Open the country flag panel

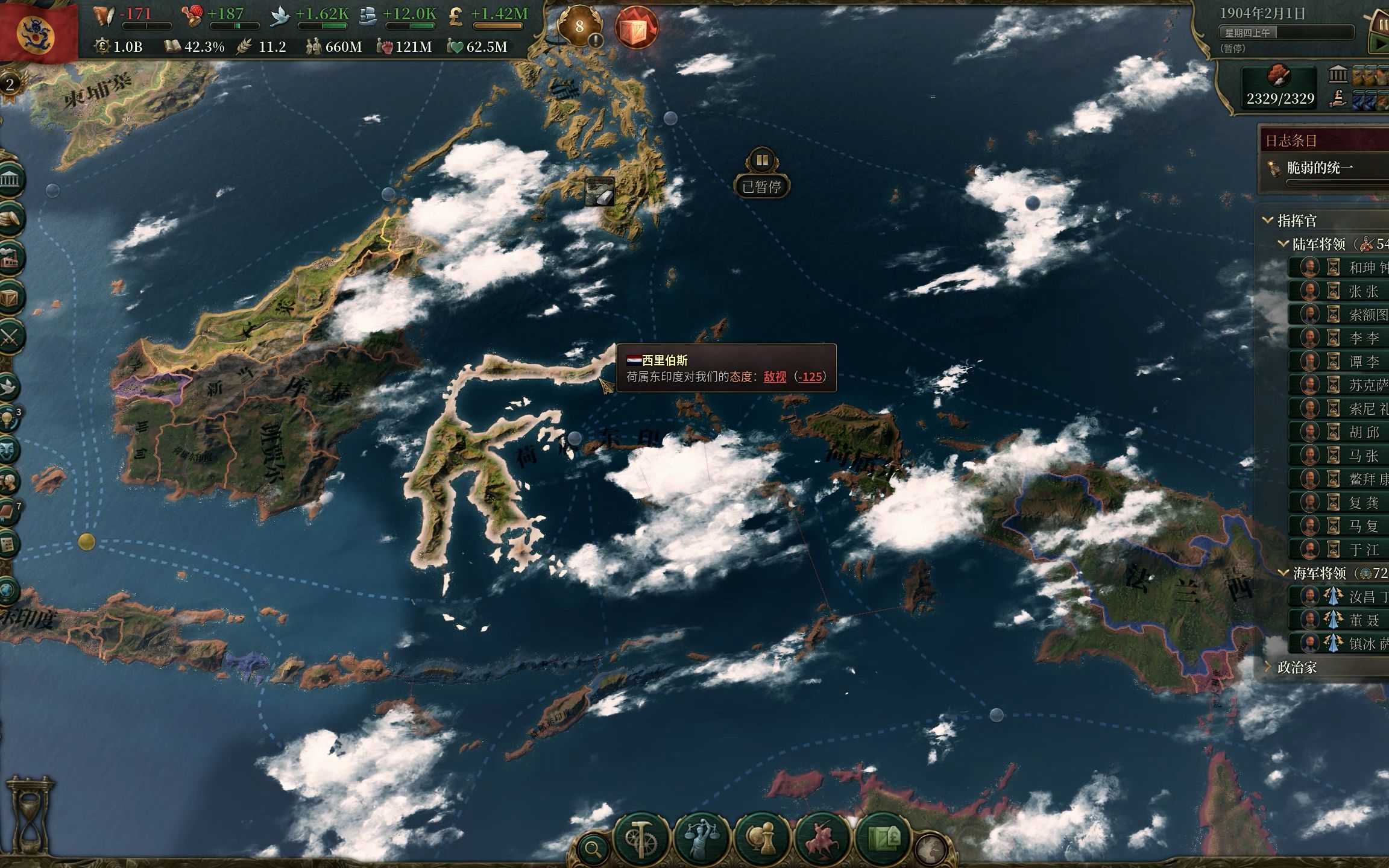click(37, 30)
